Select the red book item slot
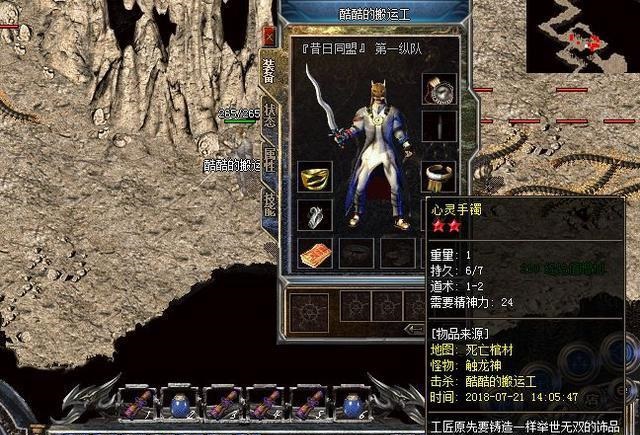 [315, 253]
